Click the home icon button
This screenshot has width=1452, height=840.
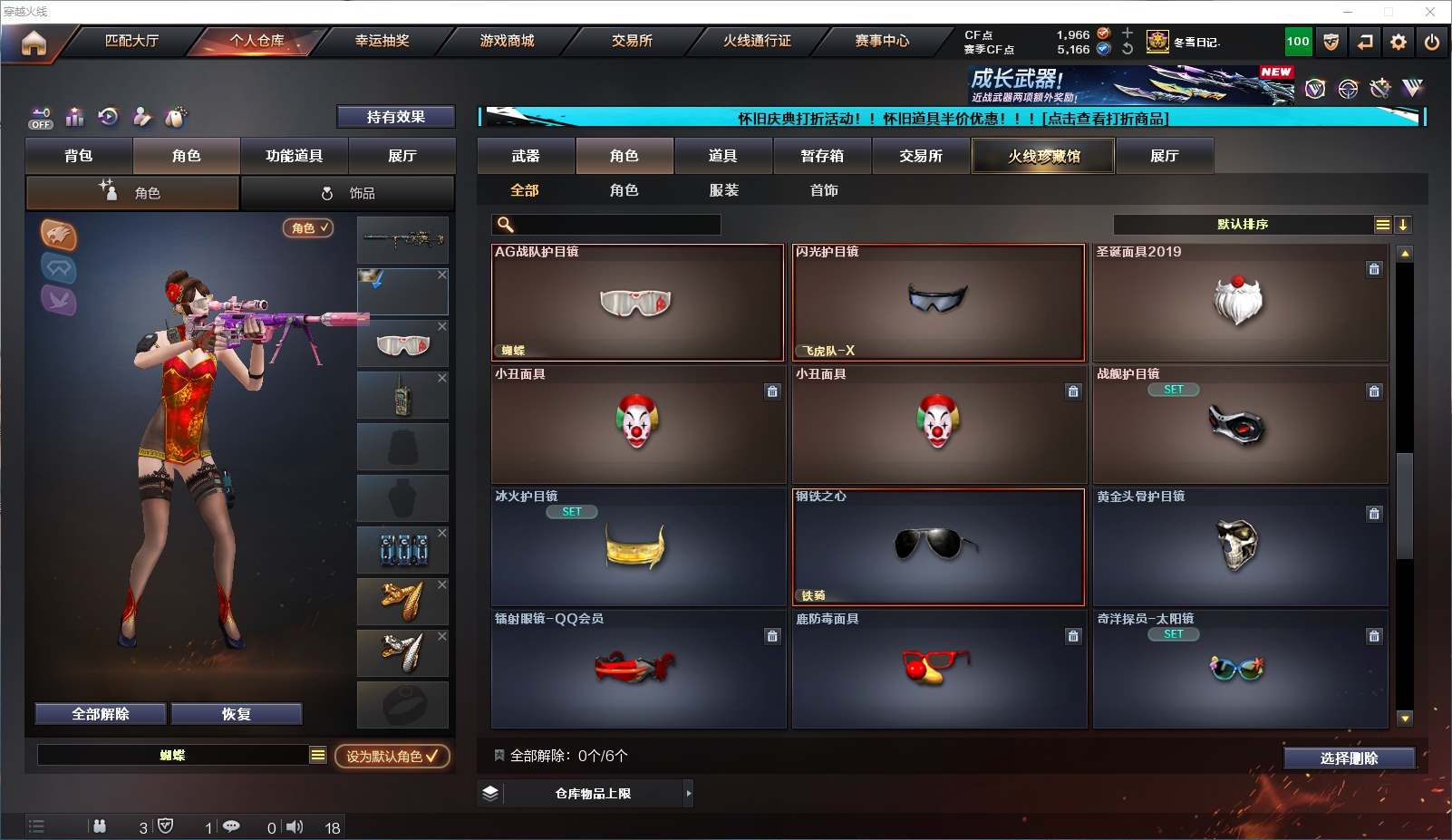pyautogui.click(x=34, y=43)
